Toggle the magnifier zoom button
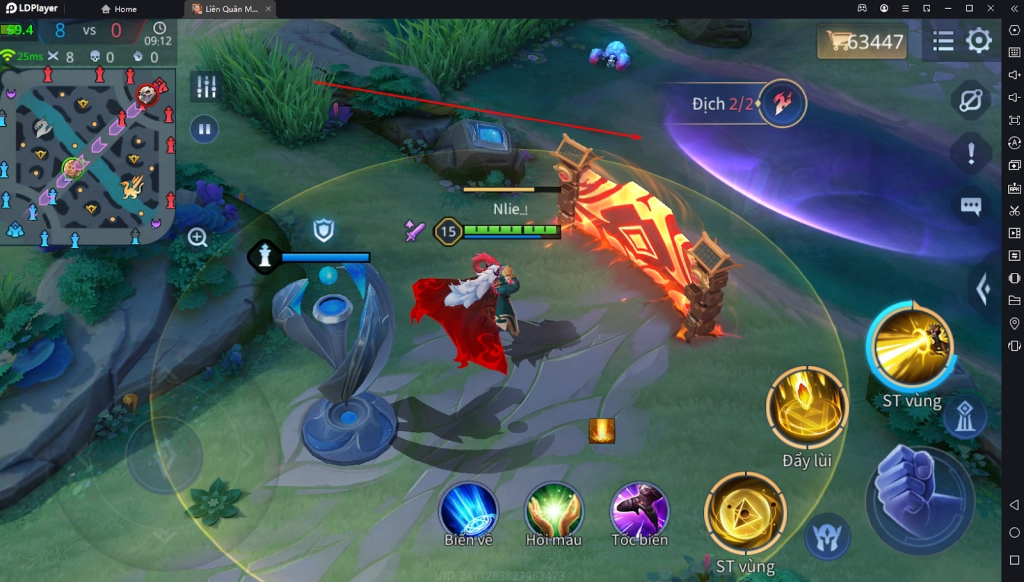1024x582 pixels. coord(198,237)
